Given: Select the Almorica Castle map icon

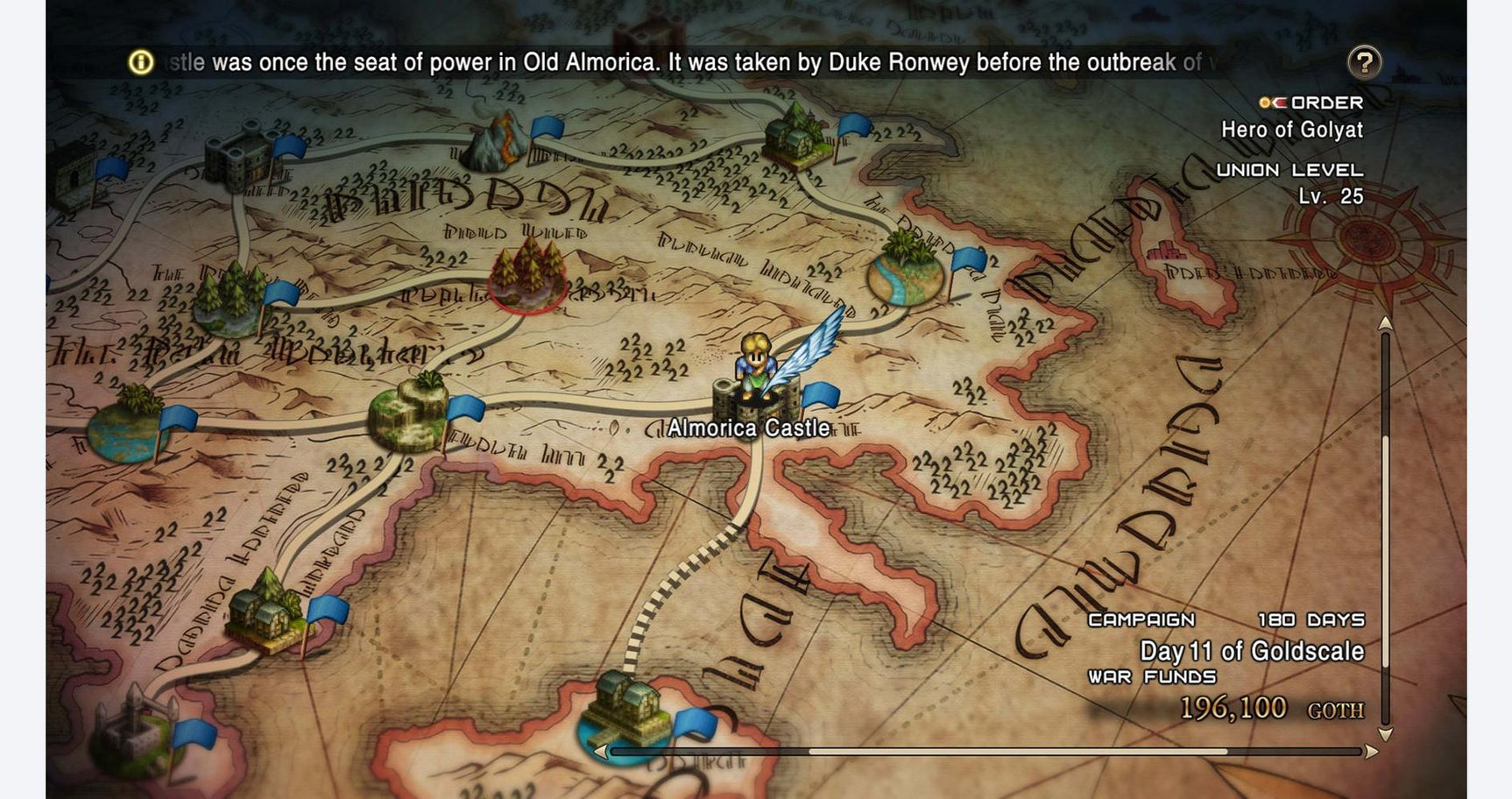Looking at the screenshot, I should click(x=755, y=403).
